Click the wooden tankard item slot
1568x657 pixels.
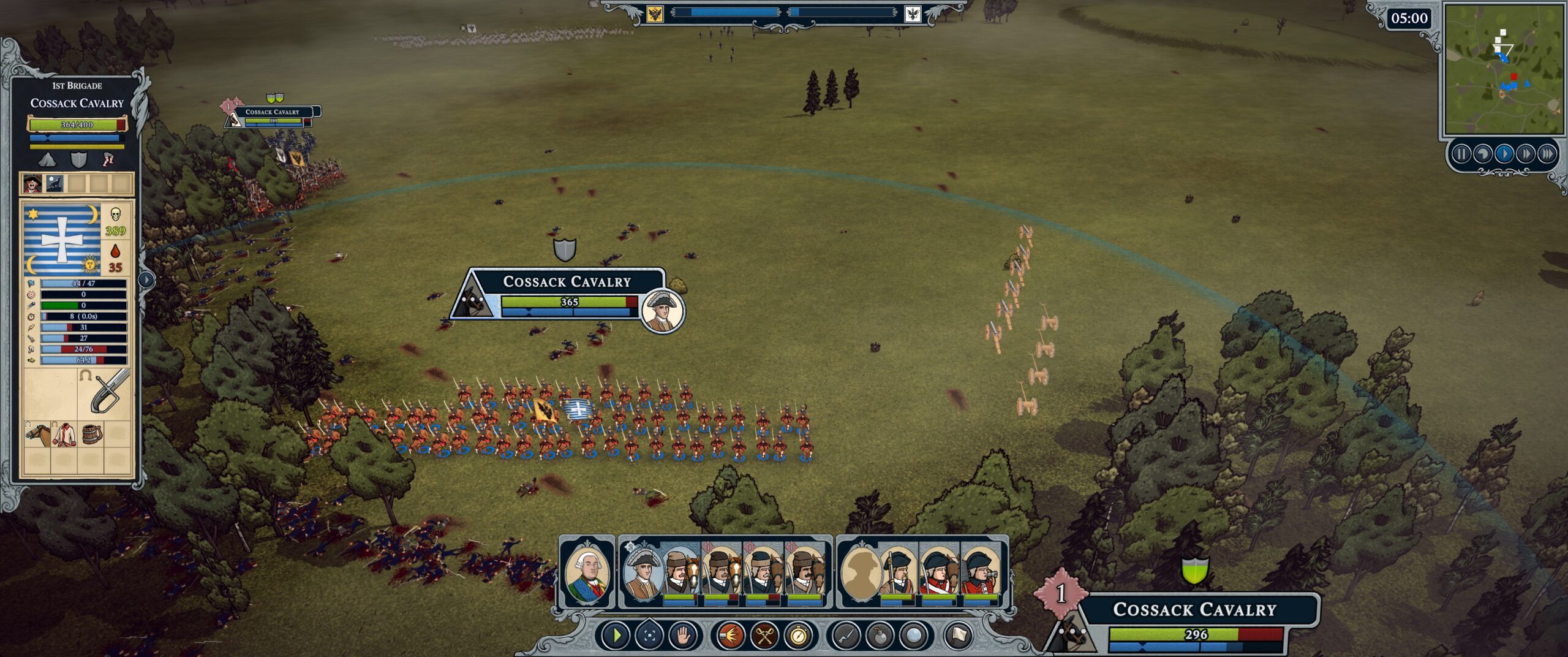92,434
